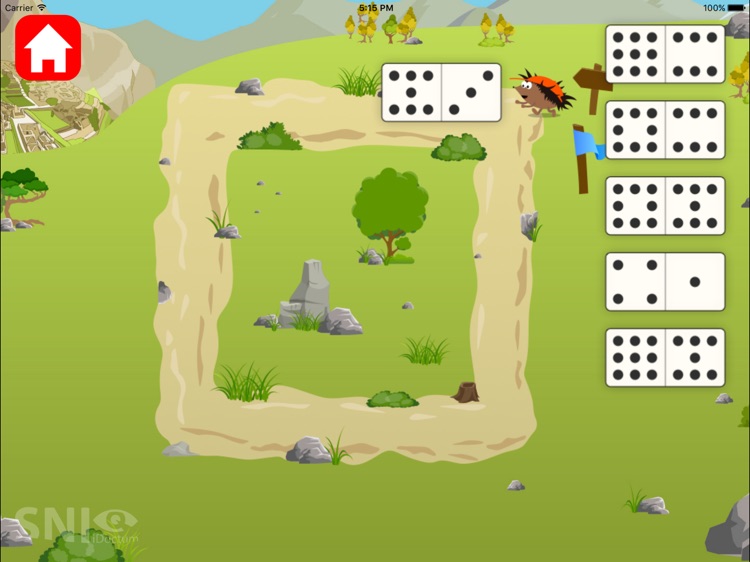Choose the nine-and-seven domino tile
Screen dimensions: 750x562
[665, 358]
